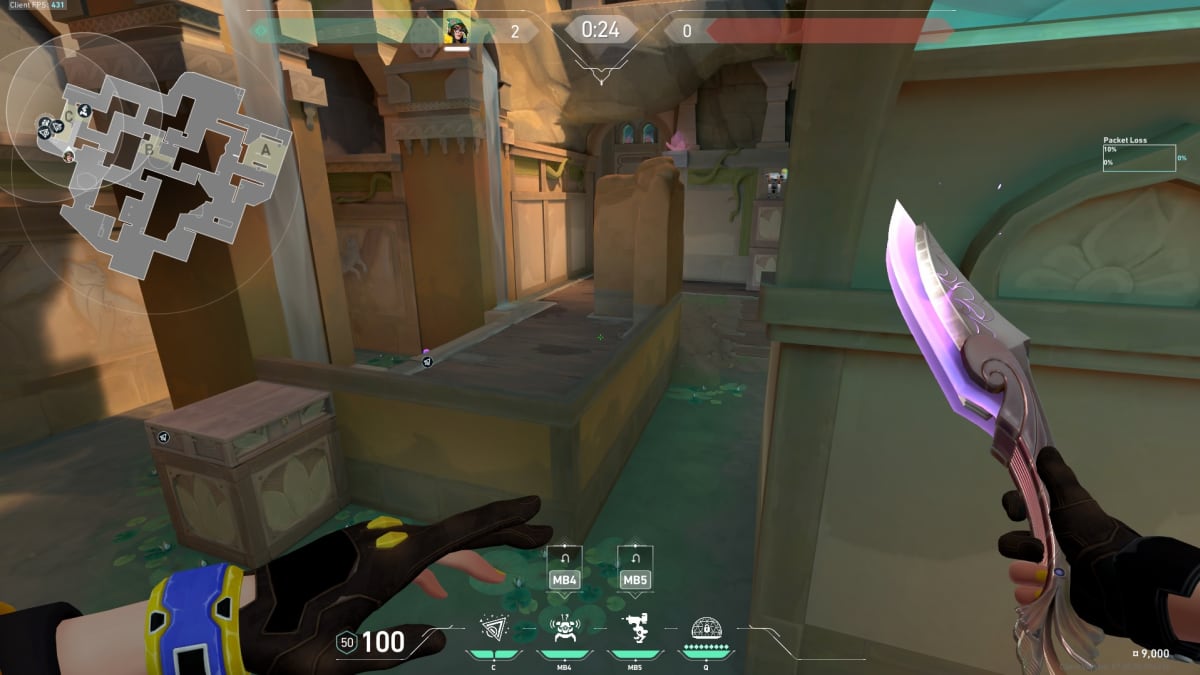Image resolution: width=1200 pixels, height=675 pixels.
Task: Activate the Nanoswarm grenade ability
Action: coord(491,629)
